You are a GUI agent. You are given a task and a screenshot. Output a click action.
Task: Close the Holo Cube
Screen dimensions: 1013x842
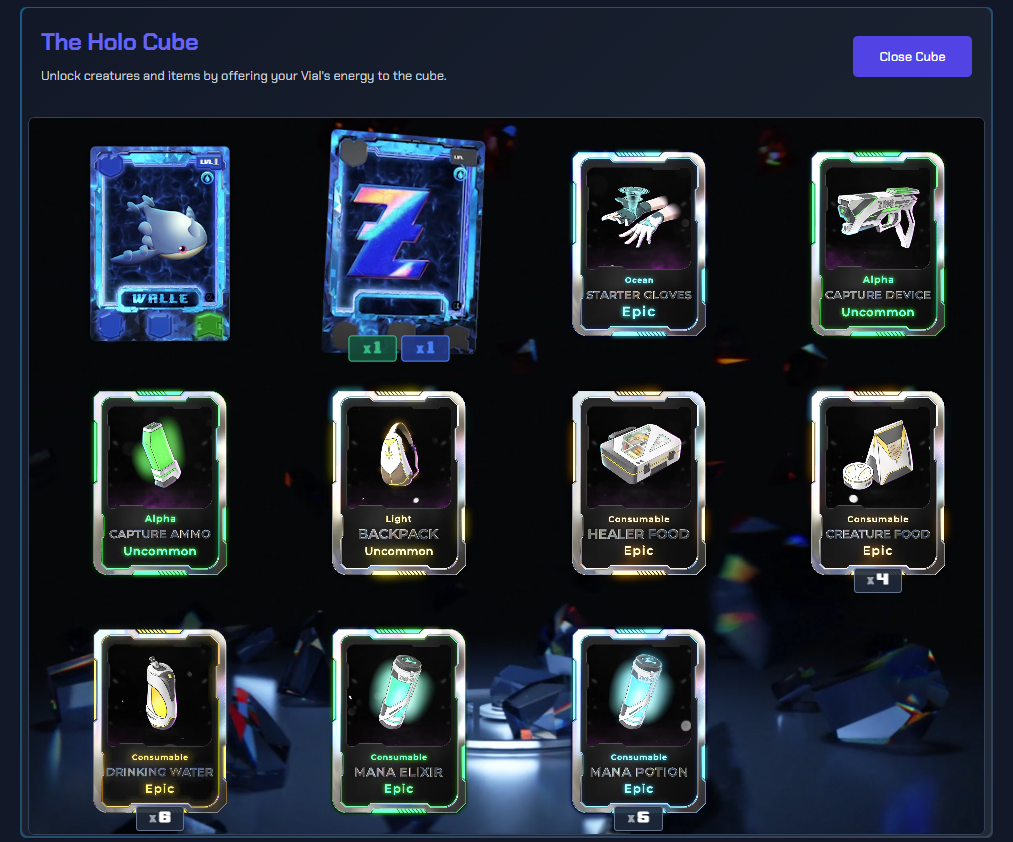tap(912, 57)
